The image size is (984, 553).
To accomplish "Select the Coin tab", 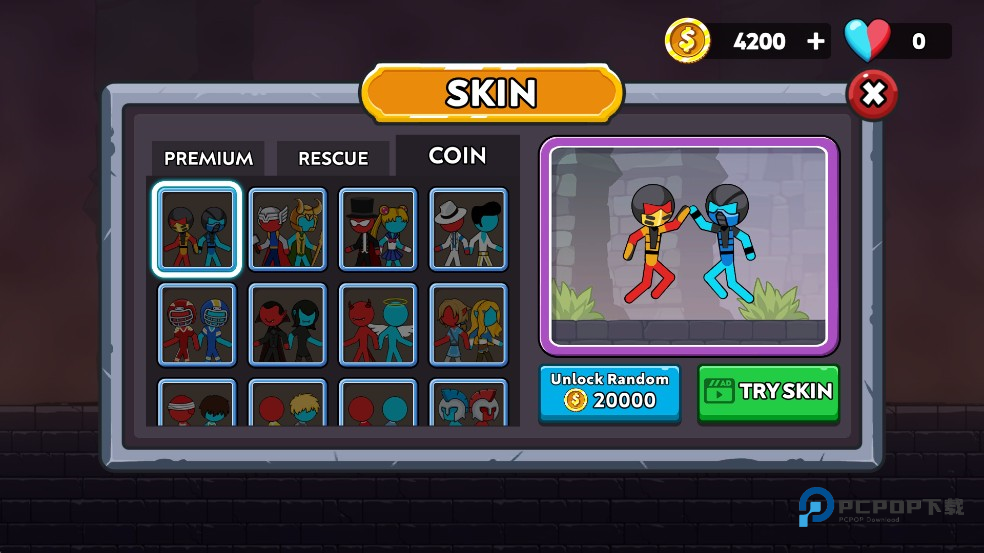I will point(457,156).
